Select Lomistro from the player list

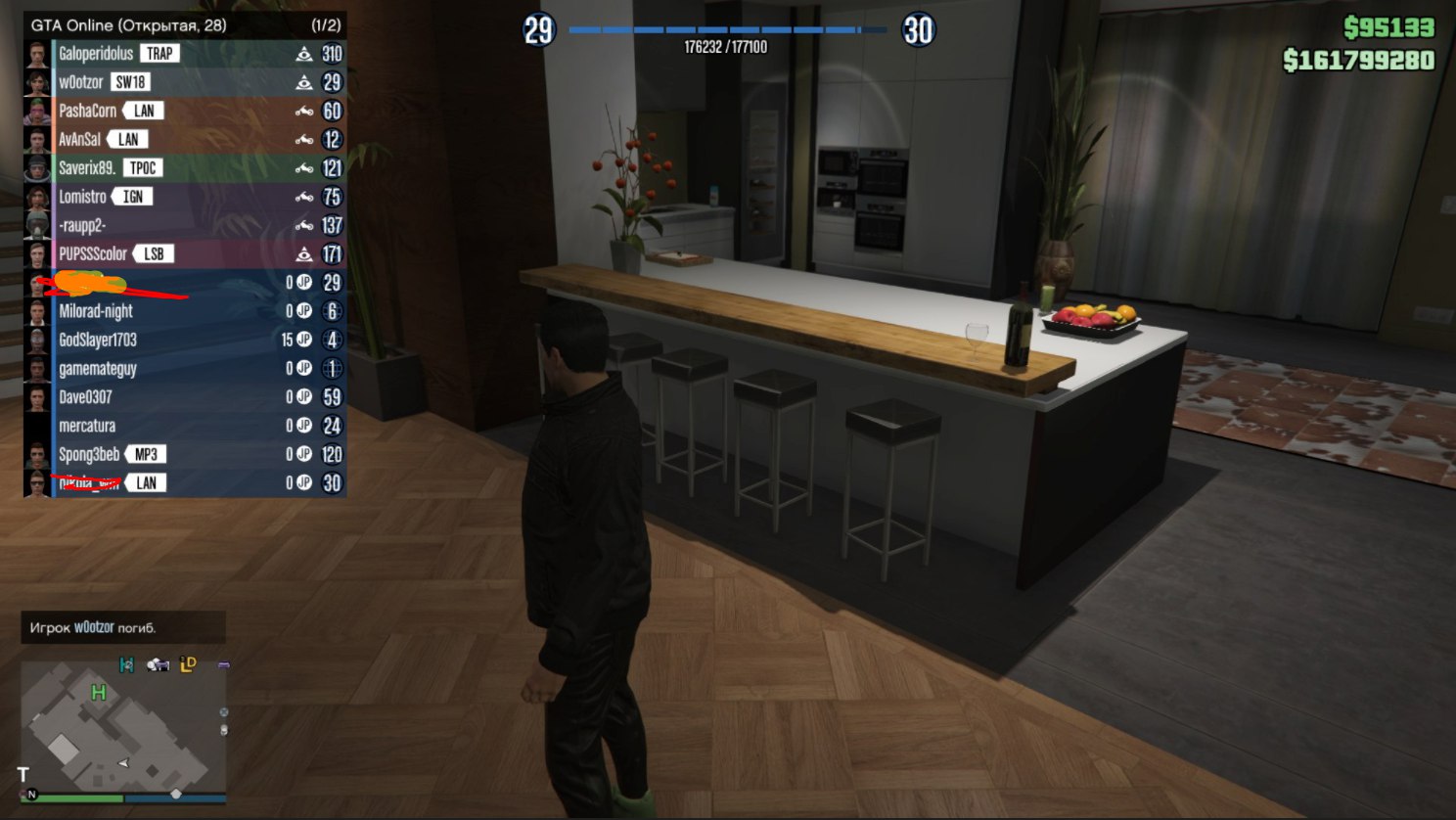pos(82,197)
